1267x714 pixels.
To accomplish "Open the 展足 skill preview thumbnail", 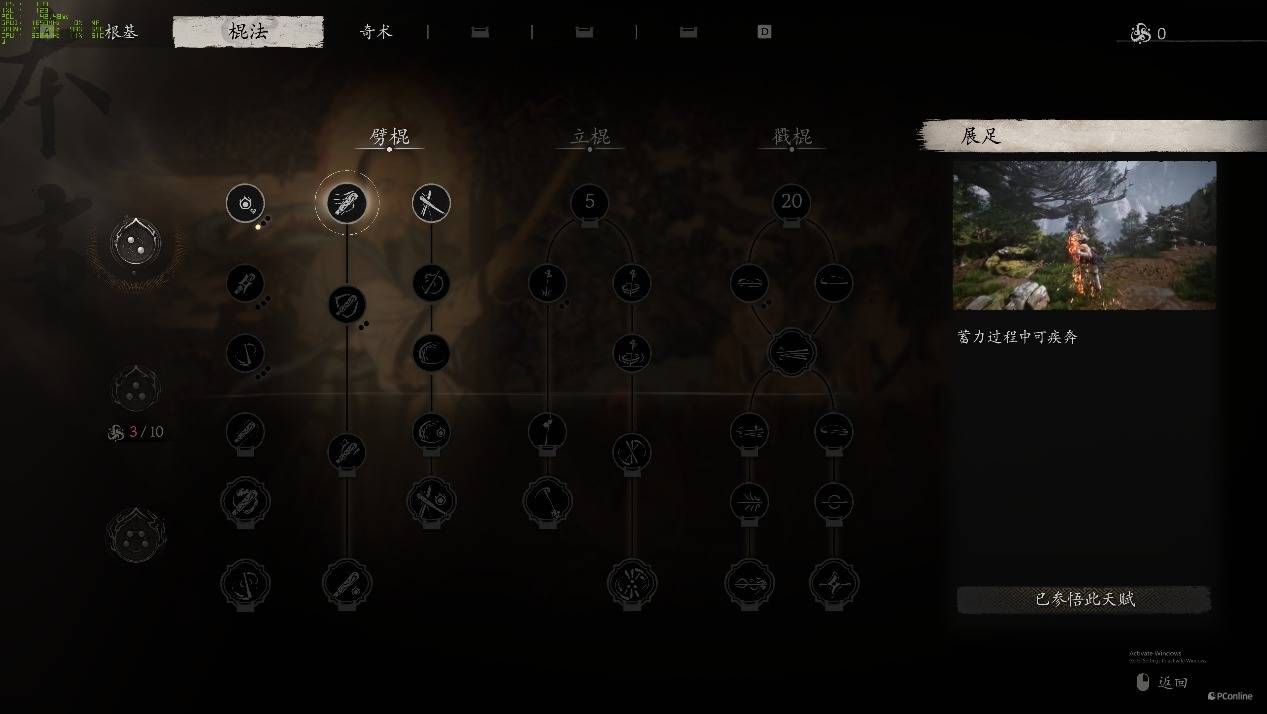I will pos(1084,236).
